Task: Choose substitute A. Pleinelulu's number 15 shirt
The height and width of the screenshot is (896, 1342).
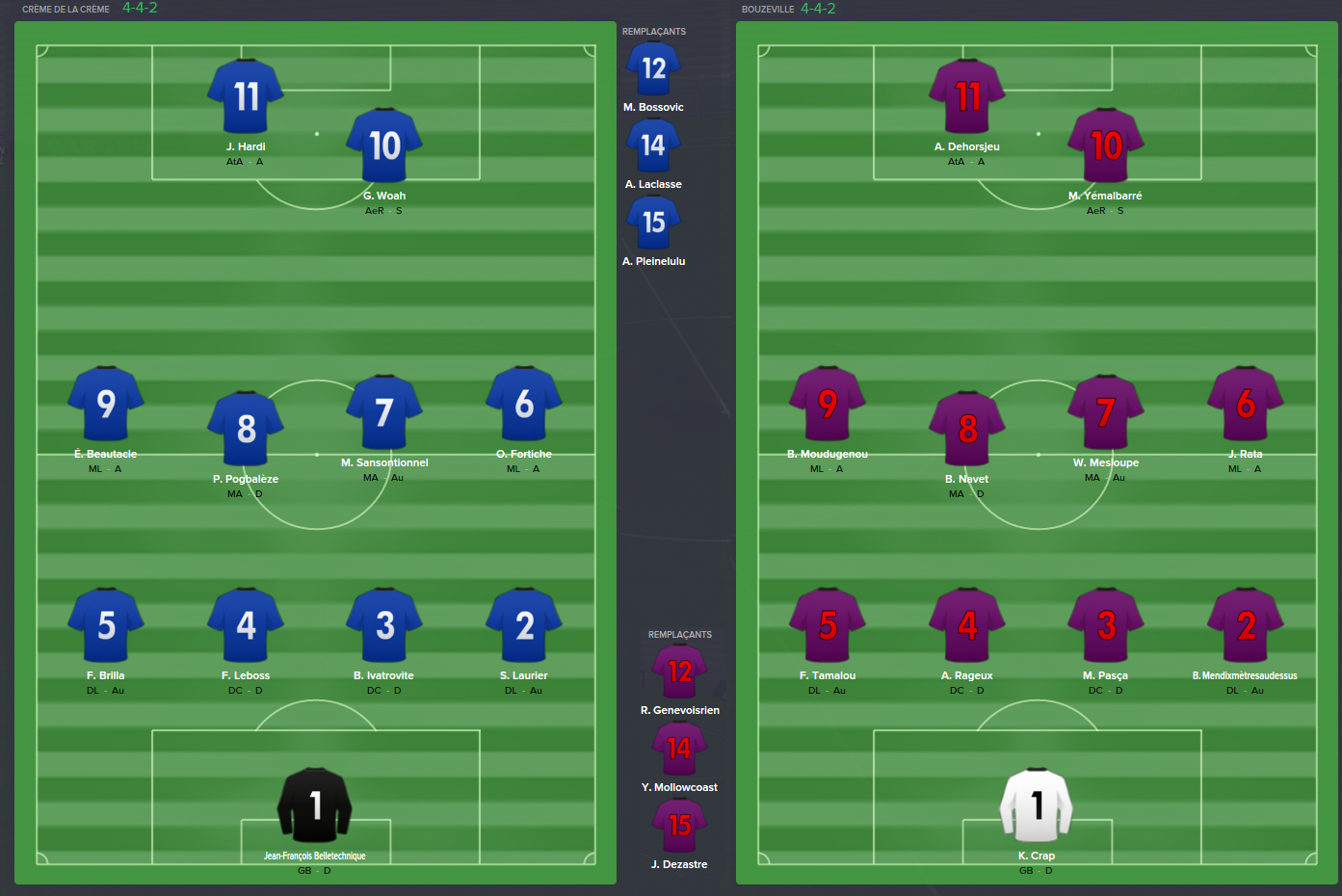Action: (x=653, y=223)
